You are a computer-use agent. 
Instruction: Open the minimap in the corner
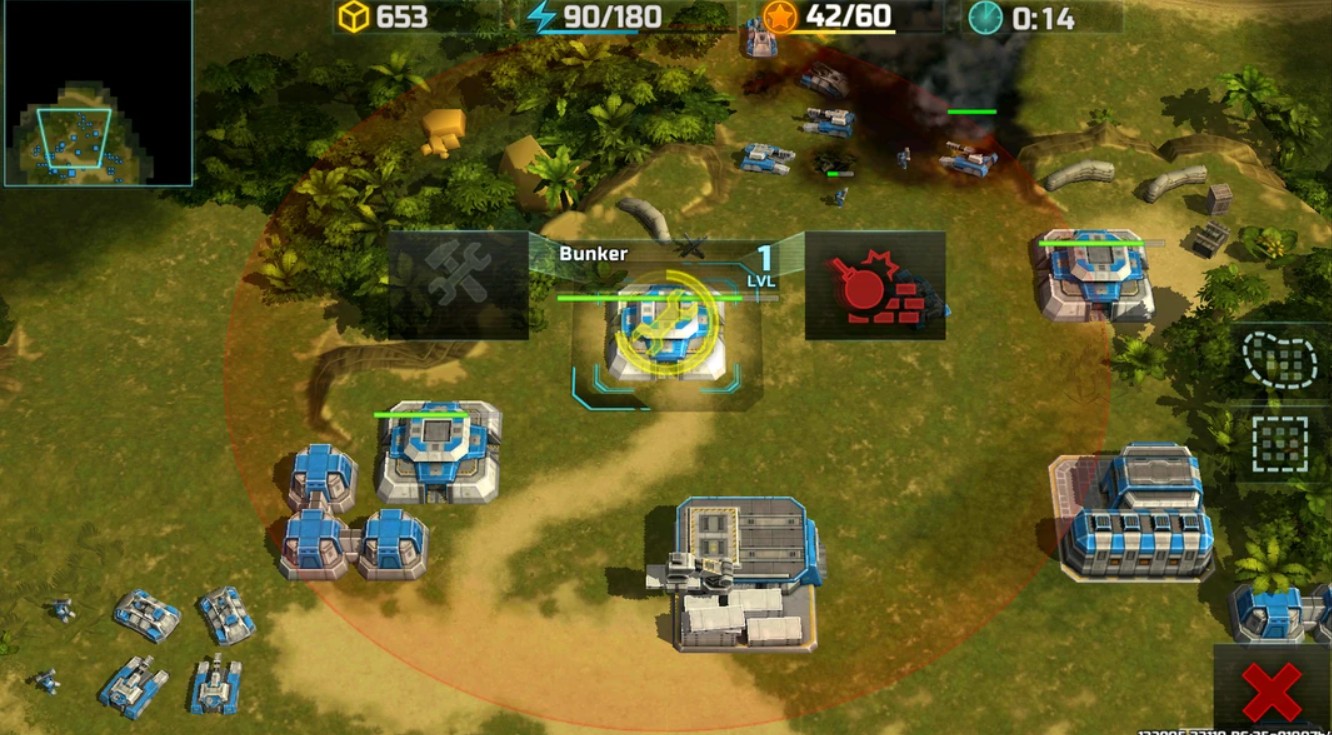98,94
